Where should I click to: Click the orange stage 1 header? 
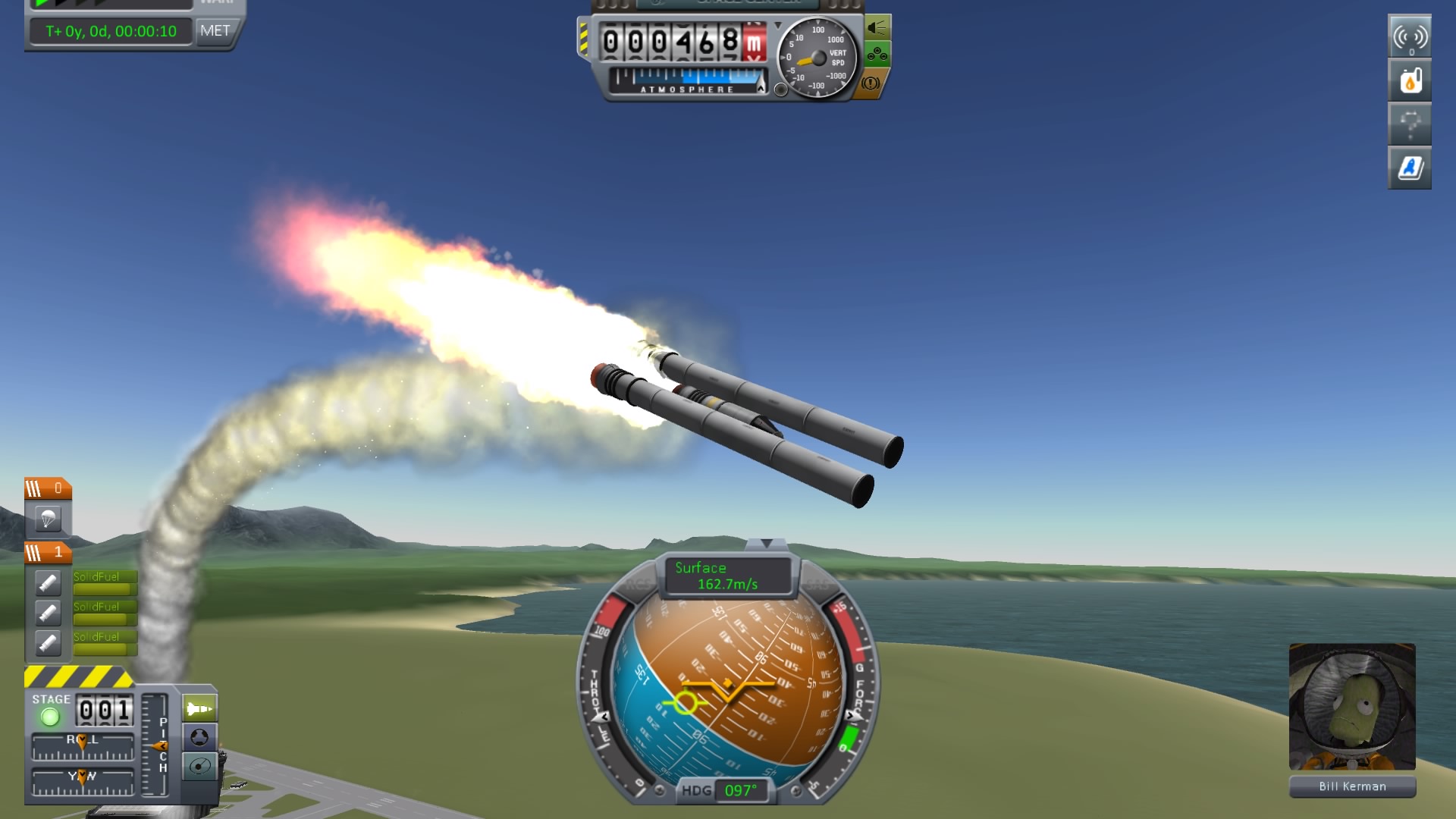click(x=48, y=553)
